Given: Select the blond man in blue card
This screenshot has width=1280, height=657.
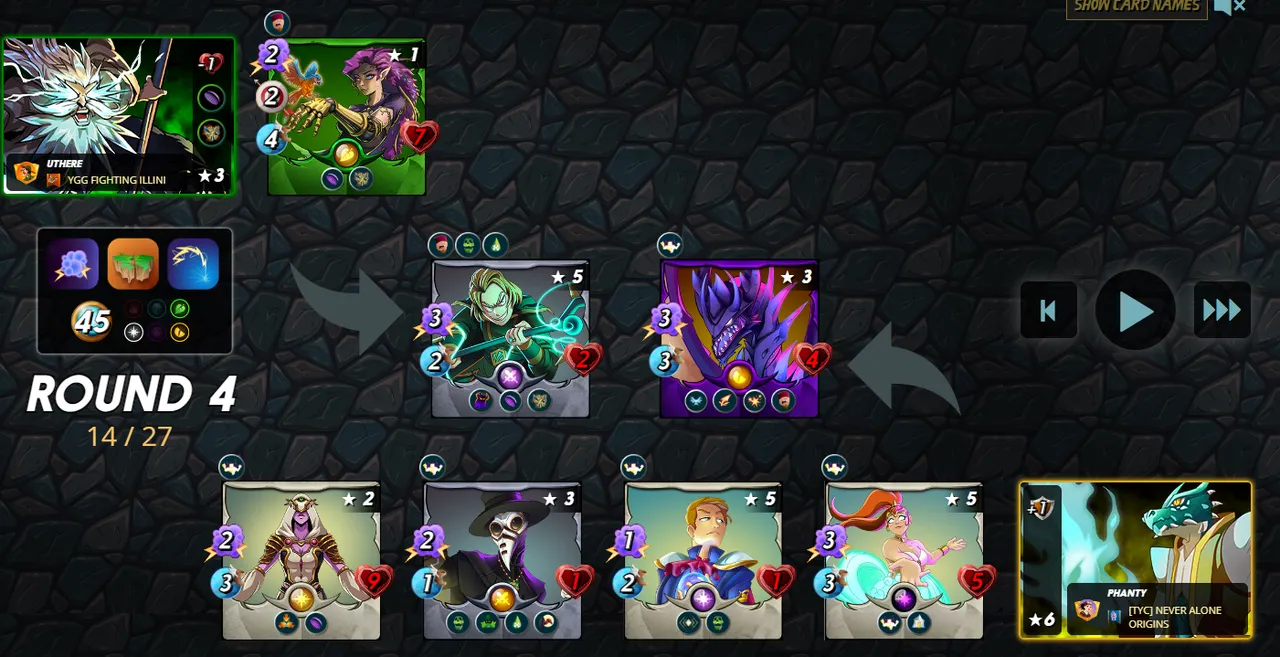Looking at the screenshot, I should pyautogui.click(x=703, y=560).
